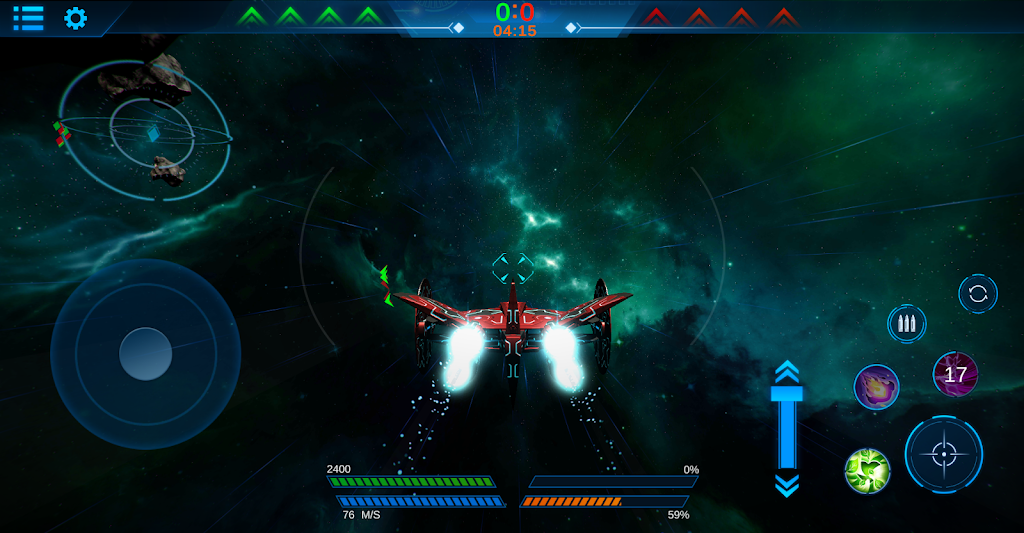1024x533 pixels.
Task: Decrease throttle with the down chevrons
Action: click(x=787, y=486)
